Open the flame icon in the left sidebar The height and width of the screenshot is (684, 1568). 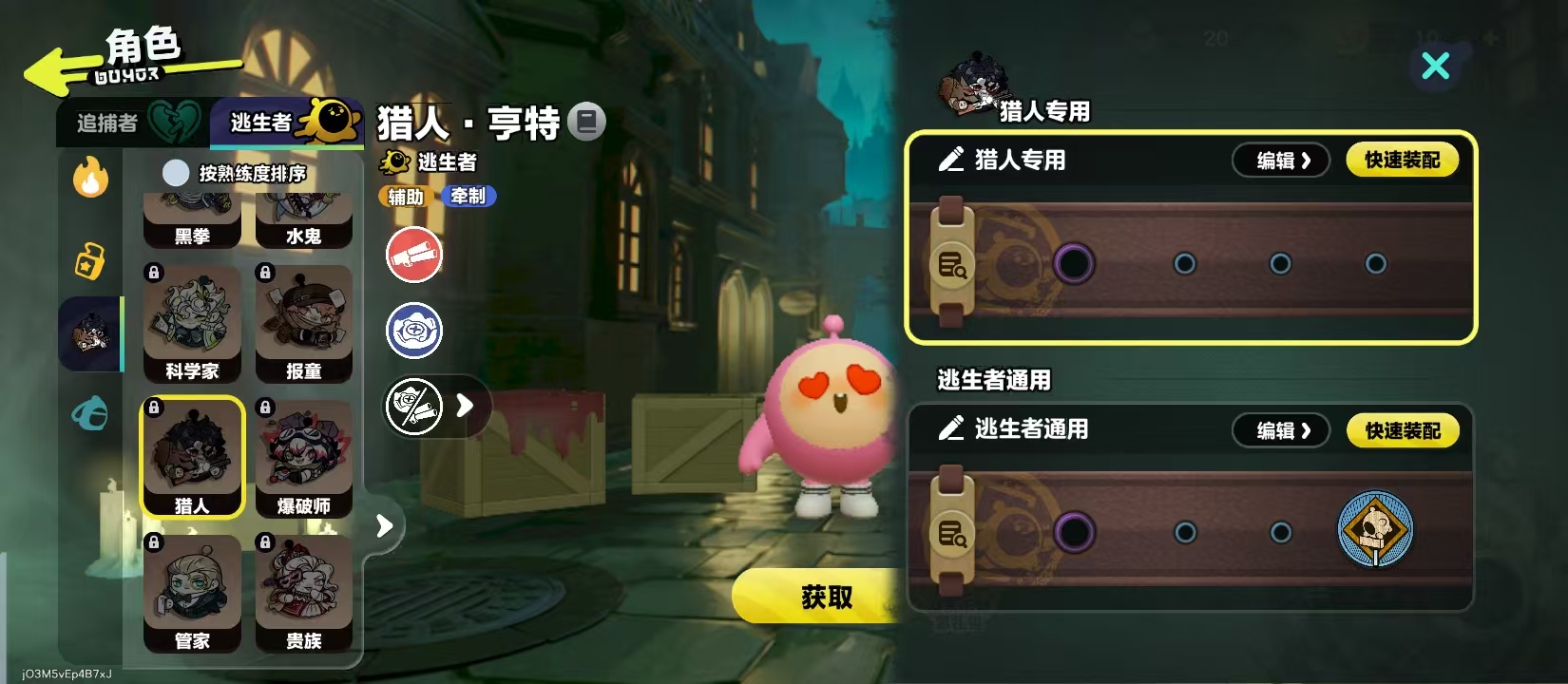click(89, 178)
